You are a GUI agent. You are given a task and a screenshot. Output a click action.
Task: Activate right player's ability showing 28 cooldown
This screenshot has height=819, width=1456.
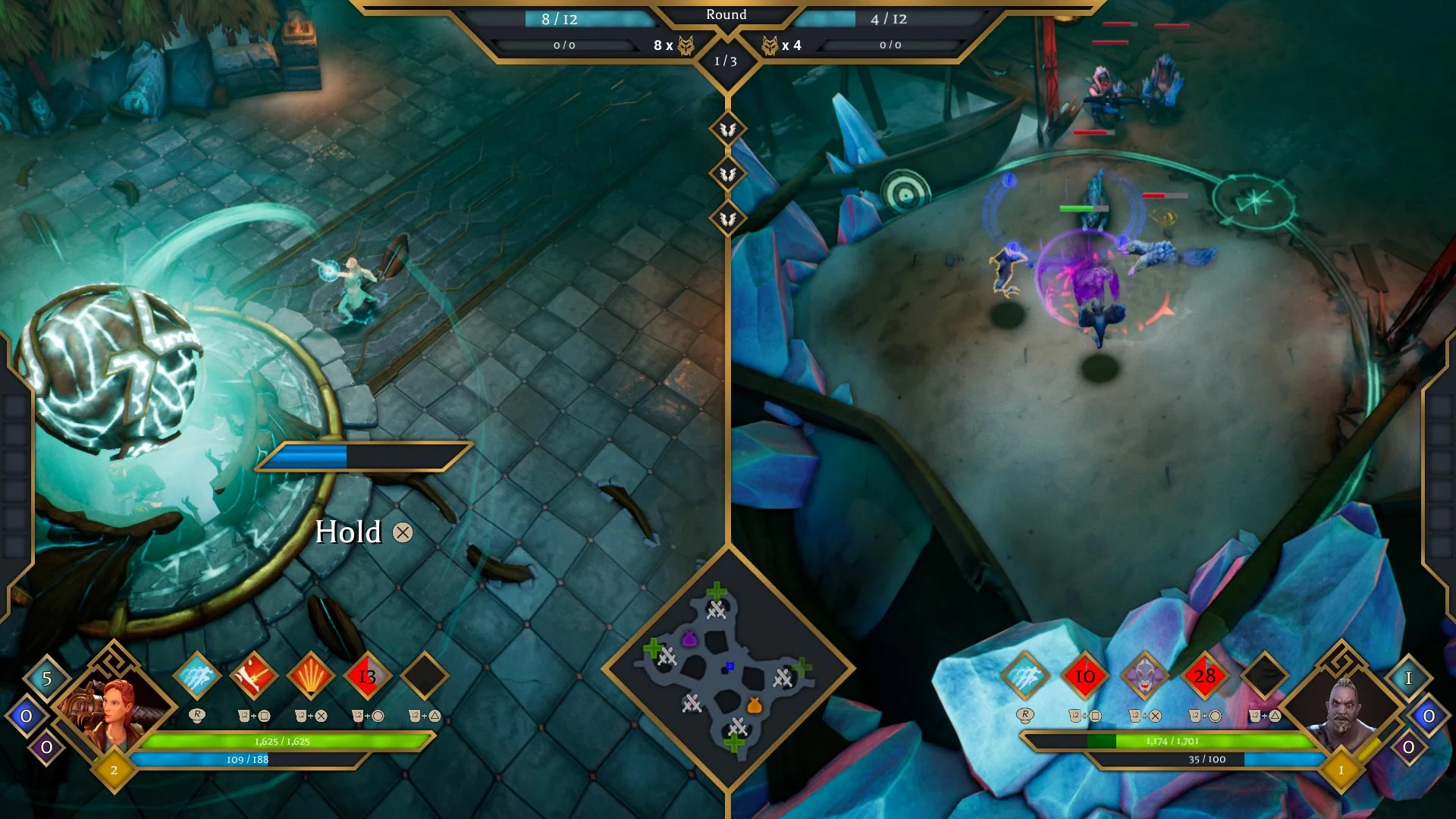[x=1205, y=675]
